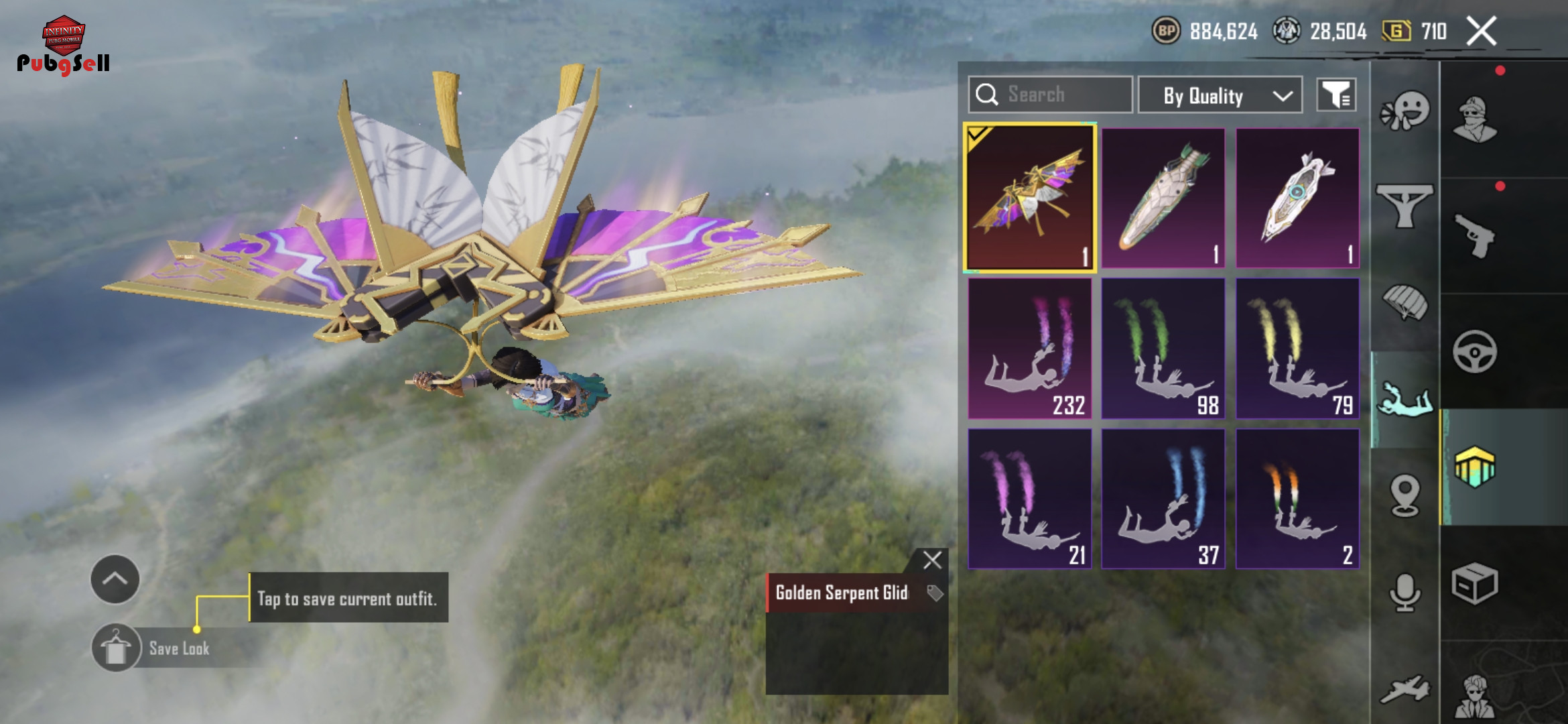Choose the green smoke trail item
The height and width of the screenshot is (724, 1568).
[x=1163, y=349]
